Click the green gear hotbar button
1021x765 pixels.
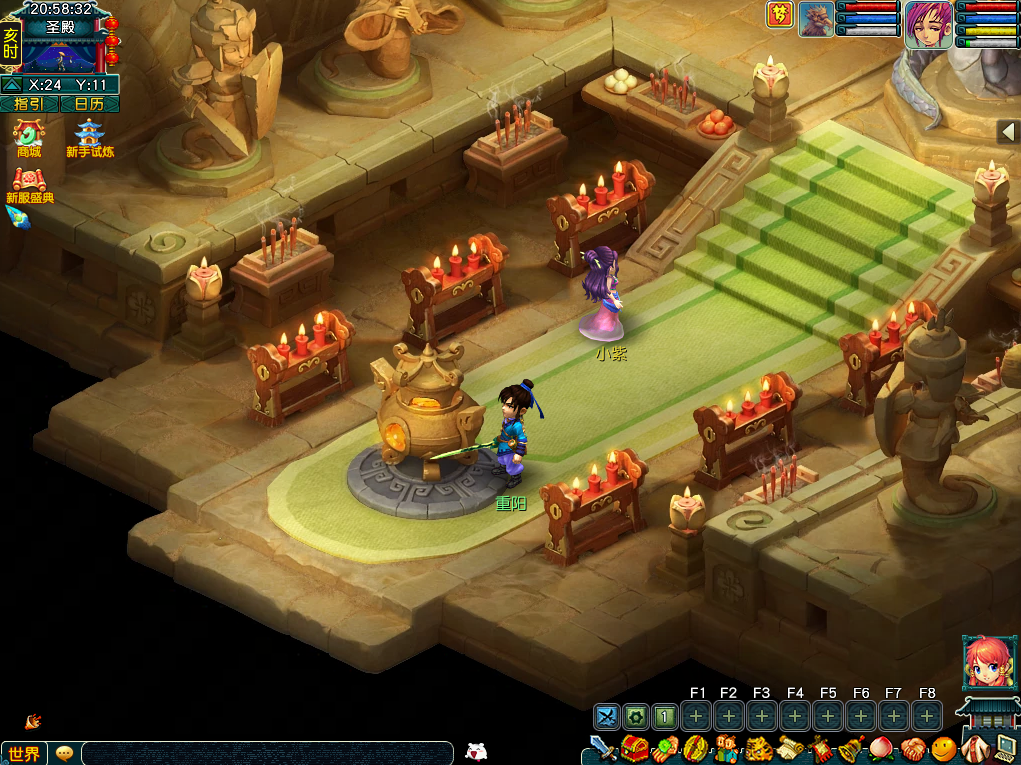tap(636, 716)
